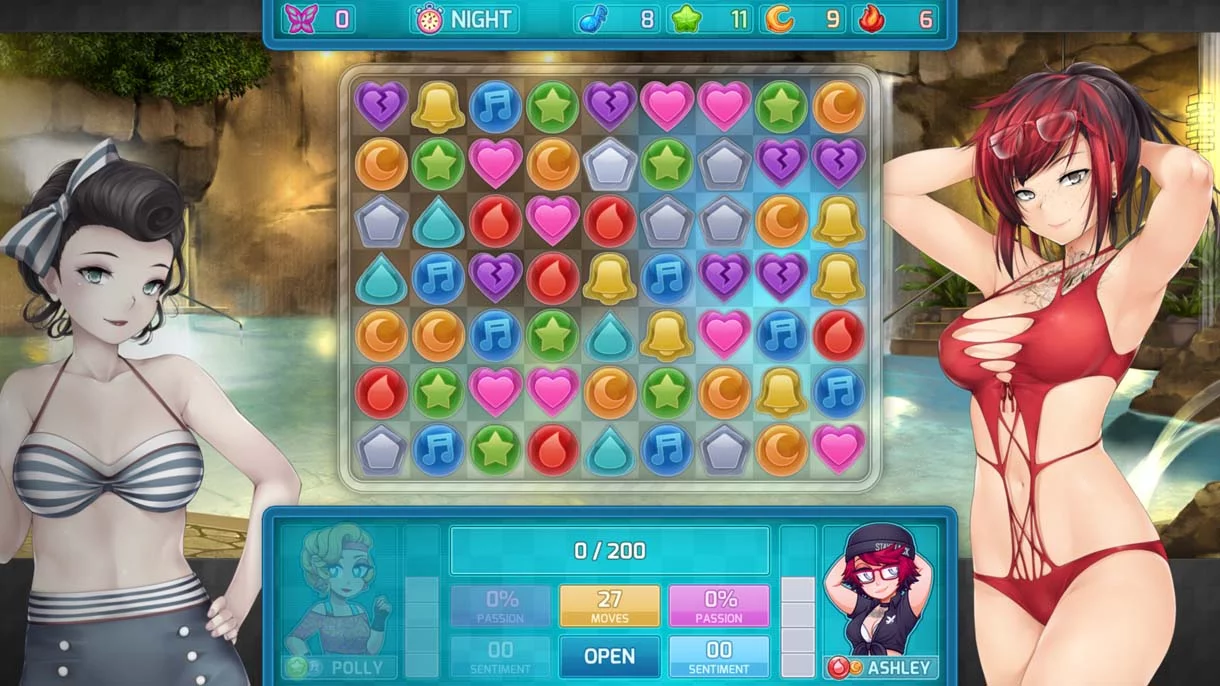This screenshot has height=686, width=1220.
Task: Pick the teal teardrop between pentagon and red flame
Action: click(438, 221)
